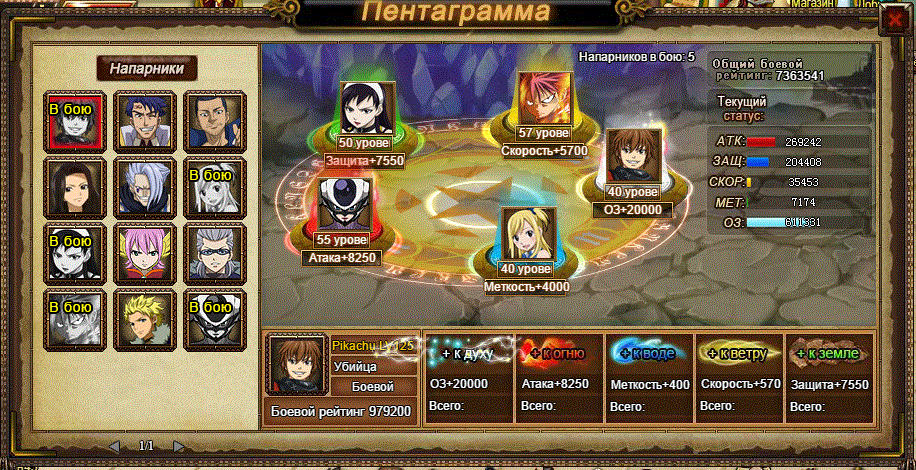Click the '+ к земле' earth bonus
916x470 pixels.
[x=829, y=353]
